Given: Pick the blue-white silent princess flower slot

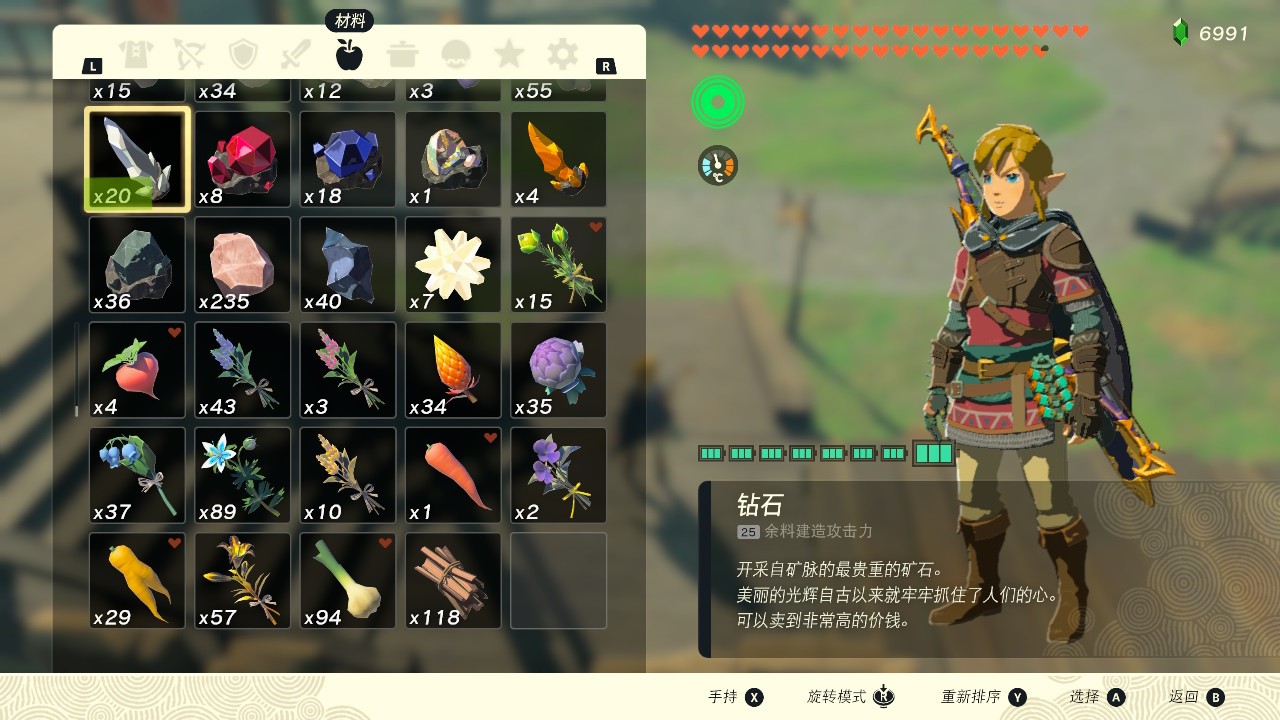Looking at the screenshot, I should 243,476.
